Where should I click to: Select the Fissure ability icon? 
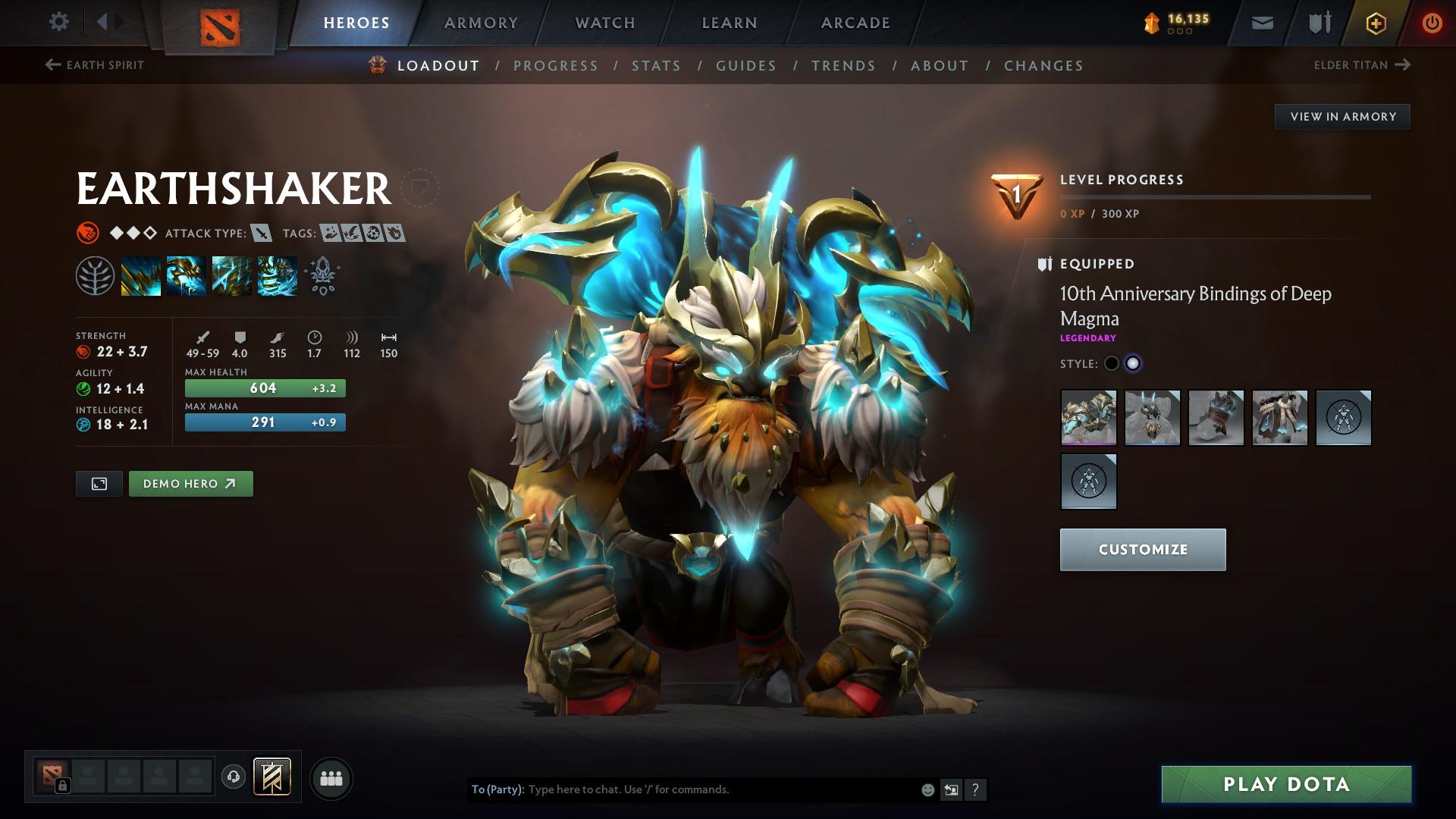coord(141,275)
